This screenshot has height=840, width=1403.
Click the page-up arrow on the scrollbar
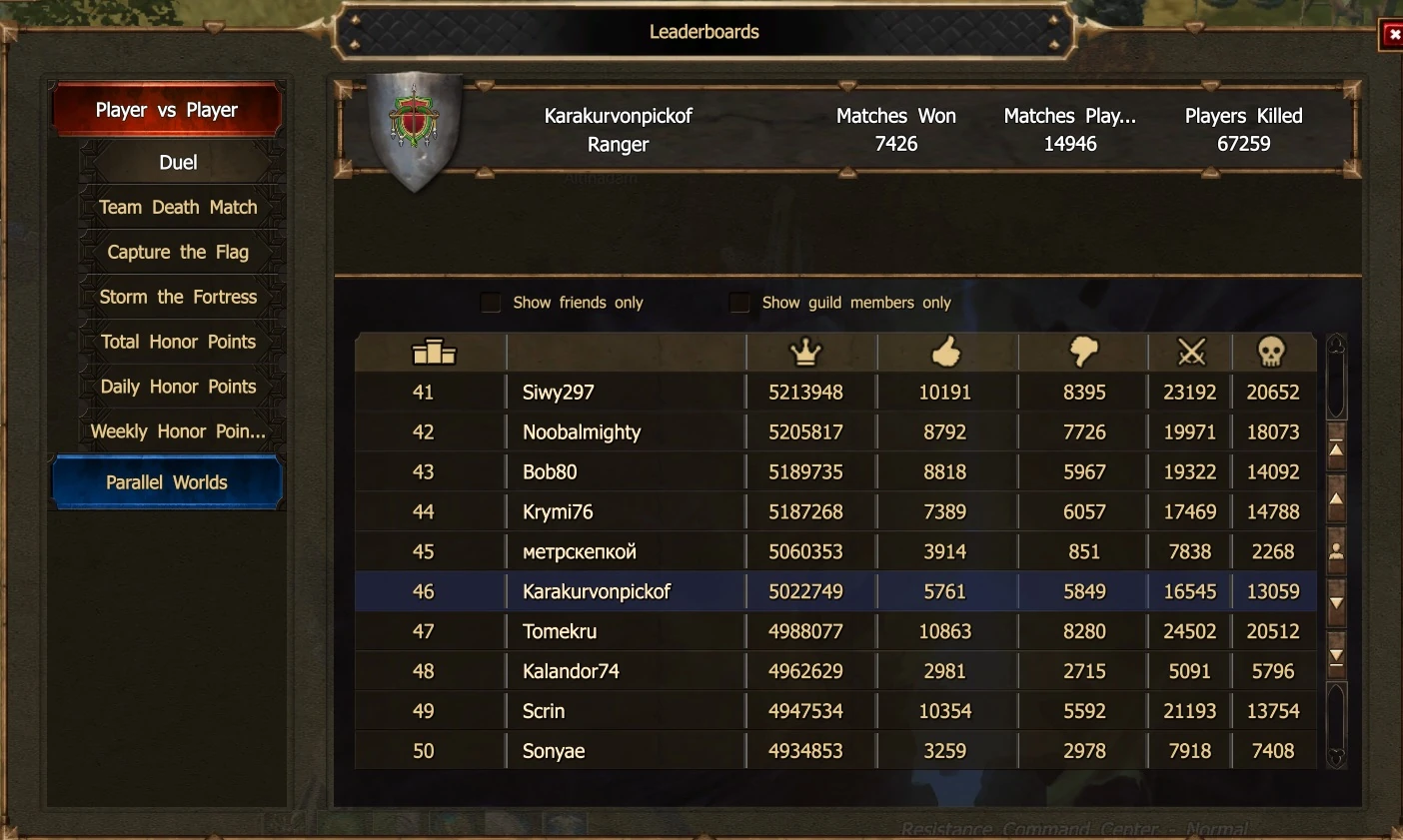(1336, 499)
